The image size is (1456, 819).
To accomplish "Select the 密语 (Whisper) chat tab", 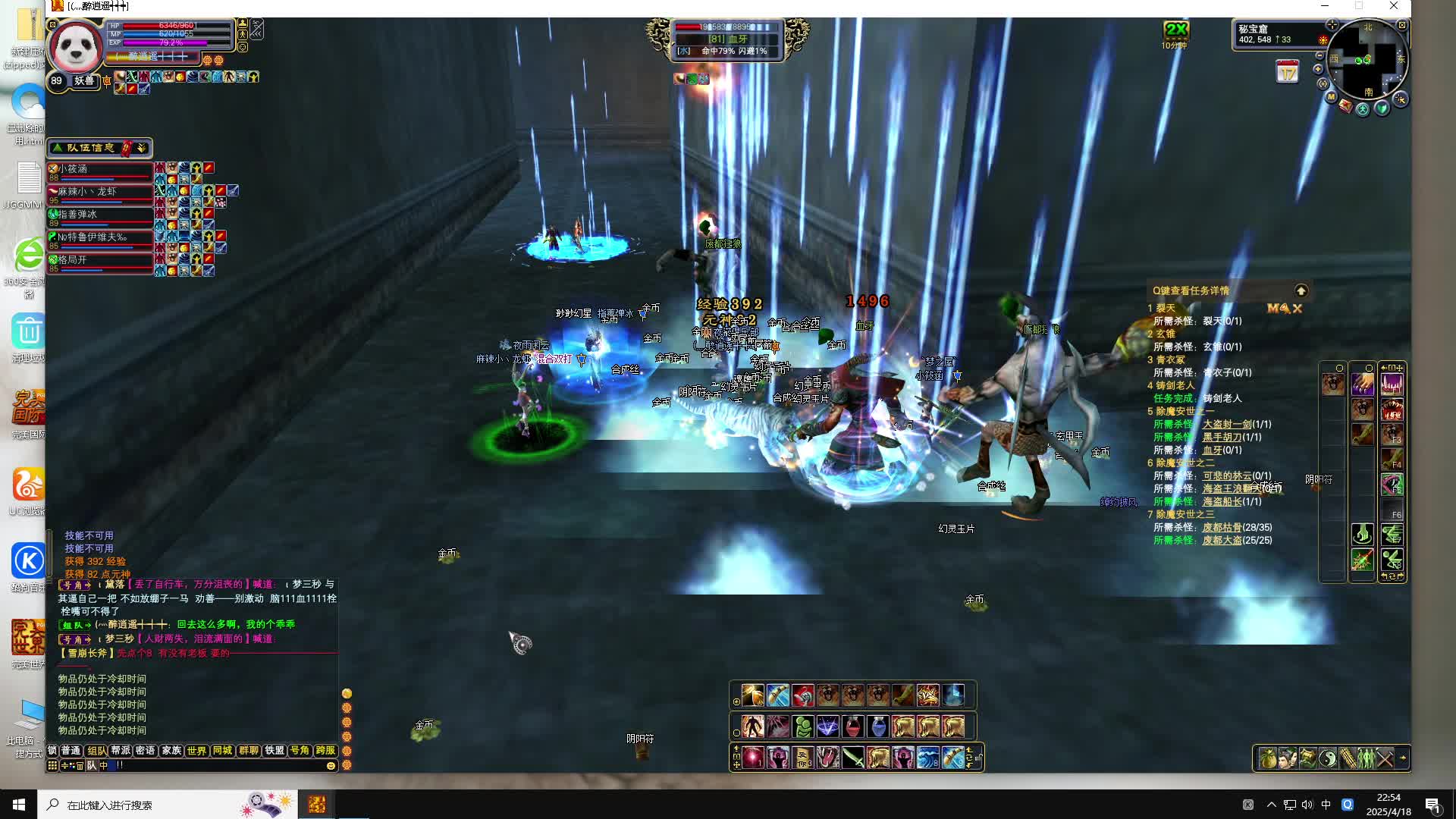I will point(146,750).
